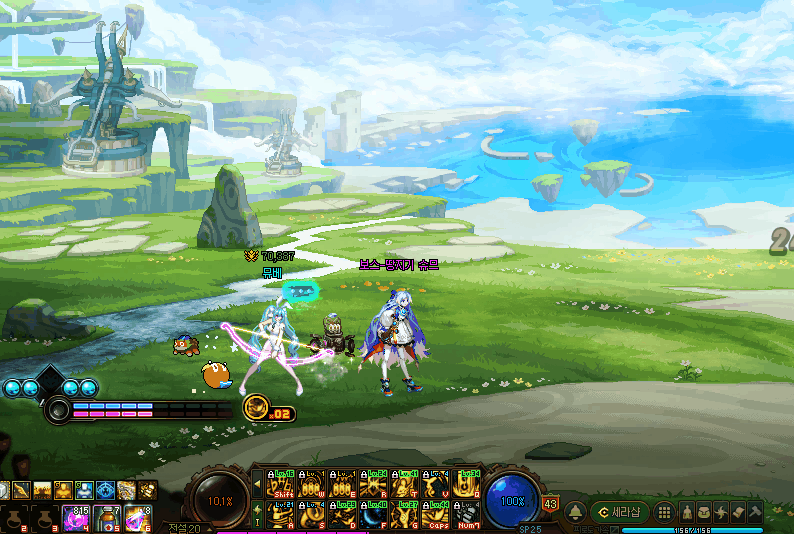Activate the Caps-key skill icon
The height and width of the screenshot is (534, 794).
point(437,514)
